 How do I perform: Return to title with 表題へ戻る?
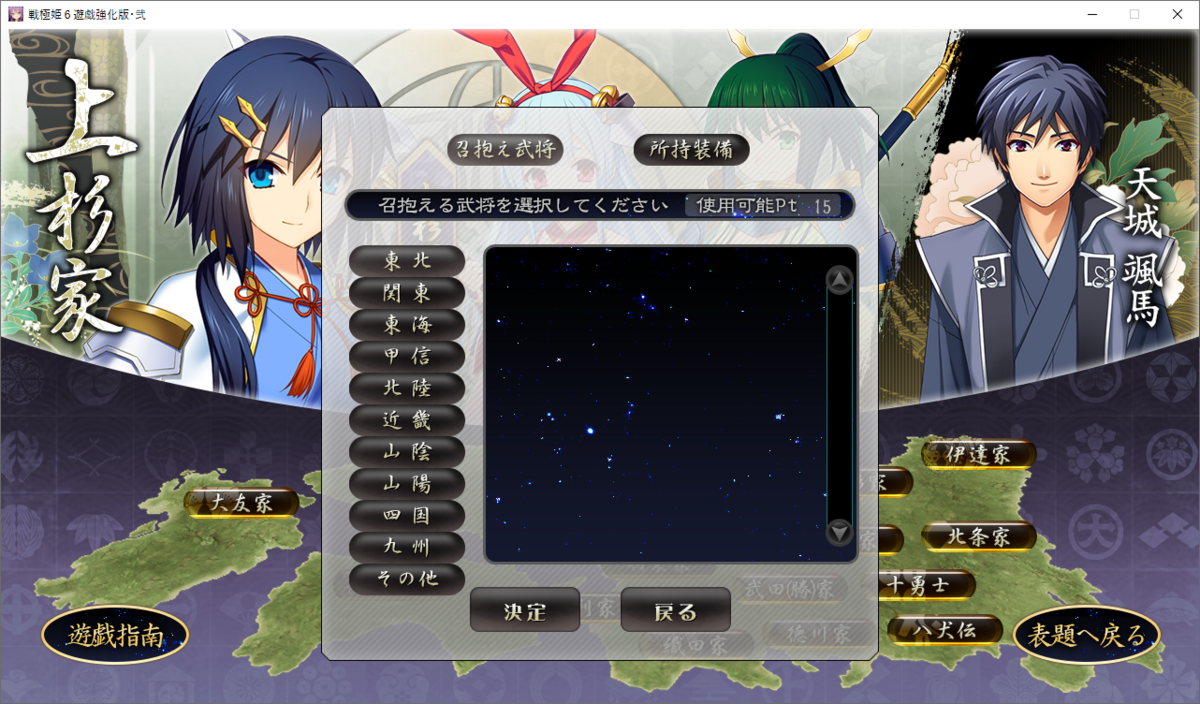(1087, 635)
